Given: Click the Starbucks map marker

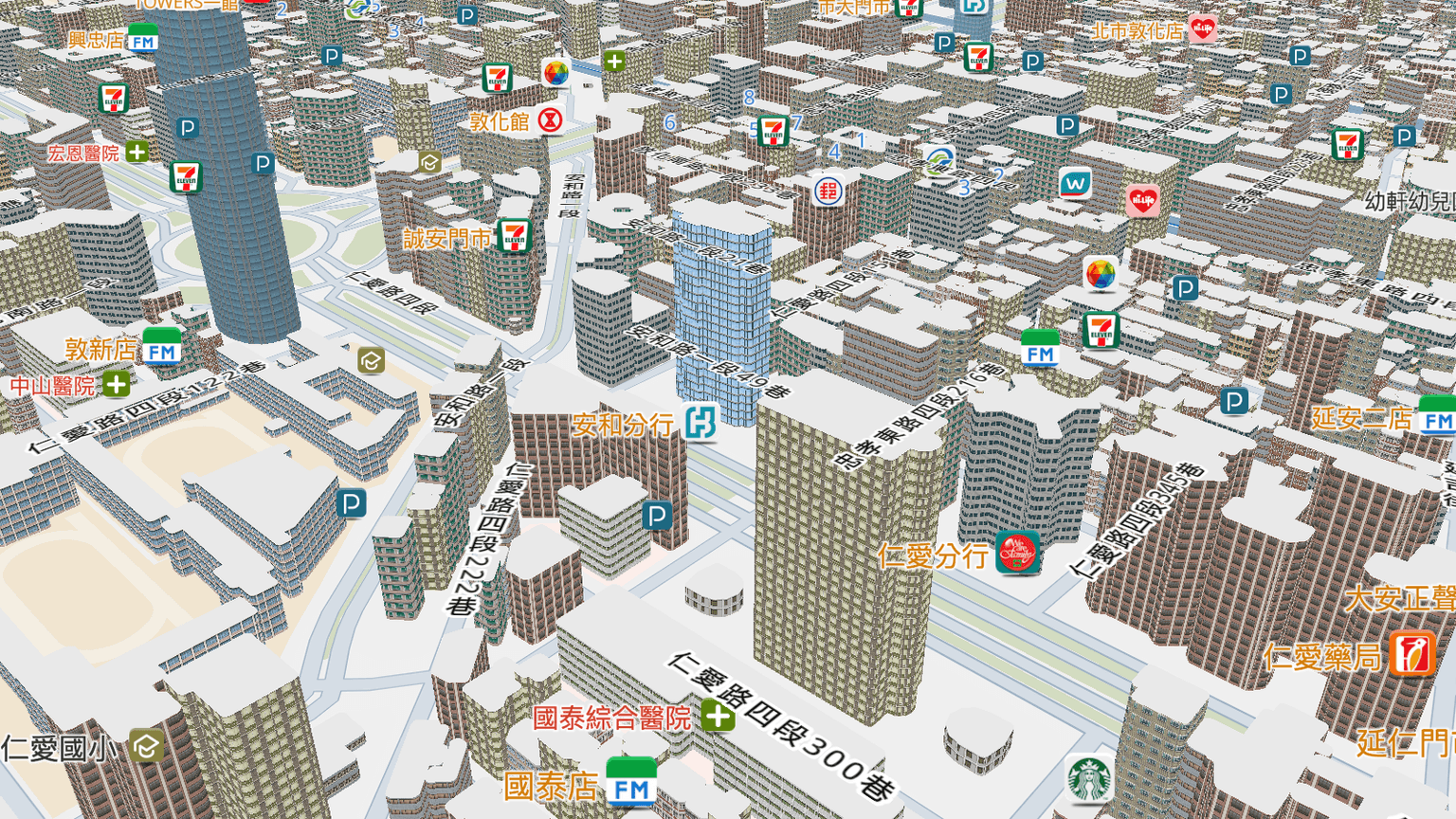Looking at the screenshot, I should tap(1089, 779).
